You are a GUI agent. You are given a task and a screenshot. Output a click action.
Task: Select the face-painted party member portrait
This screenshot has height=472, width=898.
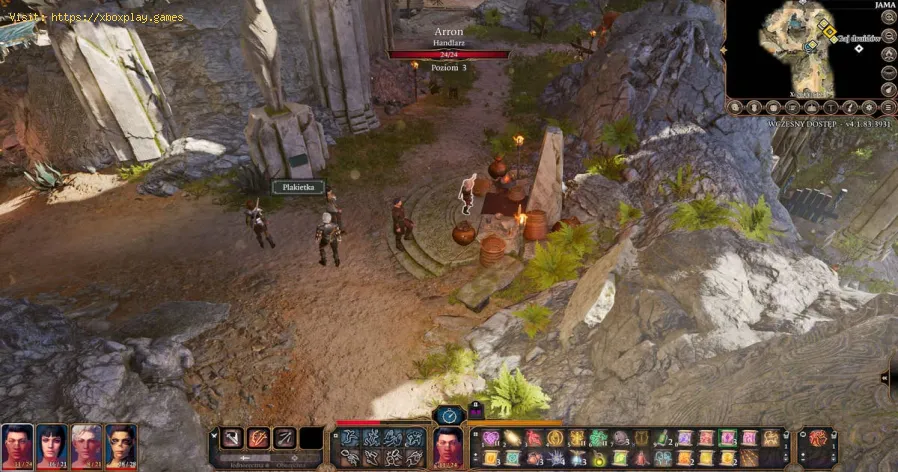tap(121, 445)
